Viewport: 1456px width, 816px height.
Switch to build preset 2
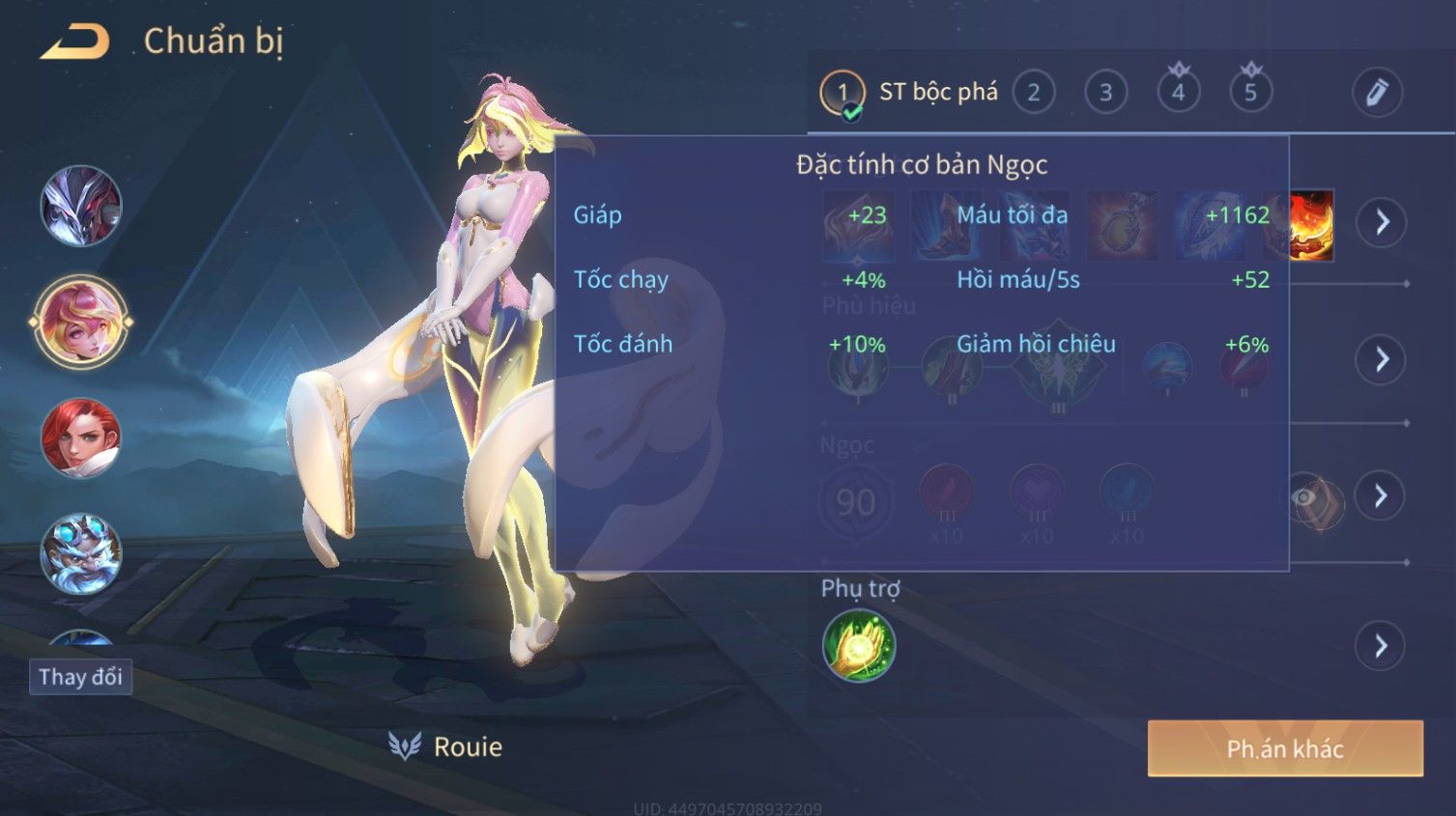(1033, 93)
